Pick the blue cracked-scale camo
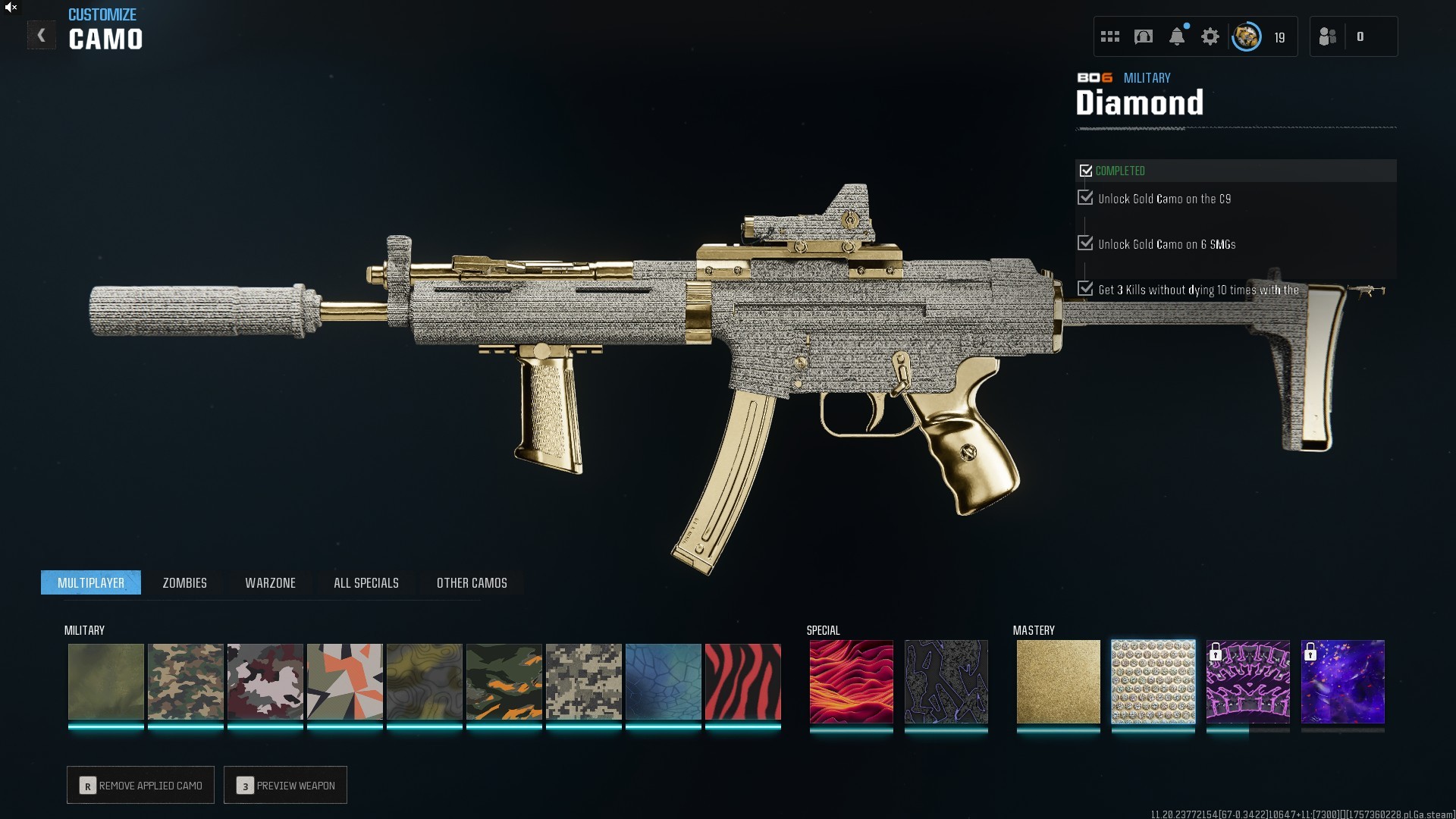Screen dimensions: 1456x819 tap(663, 681)
